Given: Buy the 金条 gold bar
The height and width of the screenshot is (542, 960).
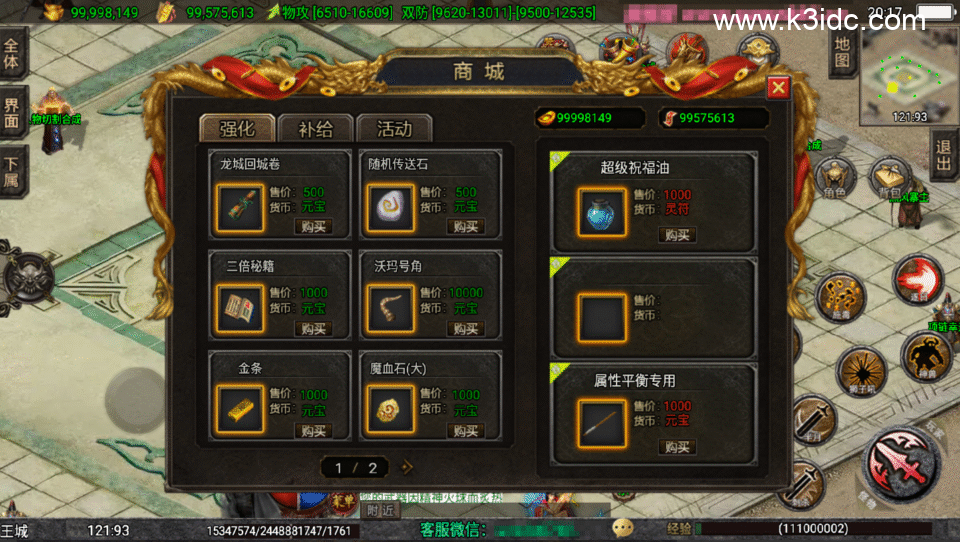Looking at the screenshot, I should [x=313, y=430].
